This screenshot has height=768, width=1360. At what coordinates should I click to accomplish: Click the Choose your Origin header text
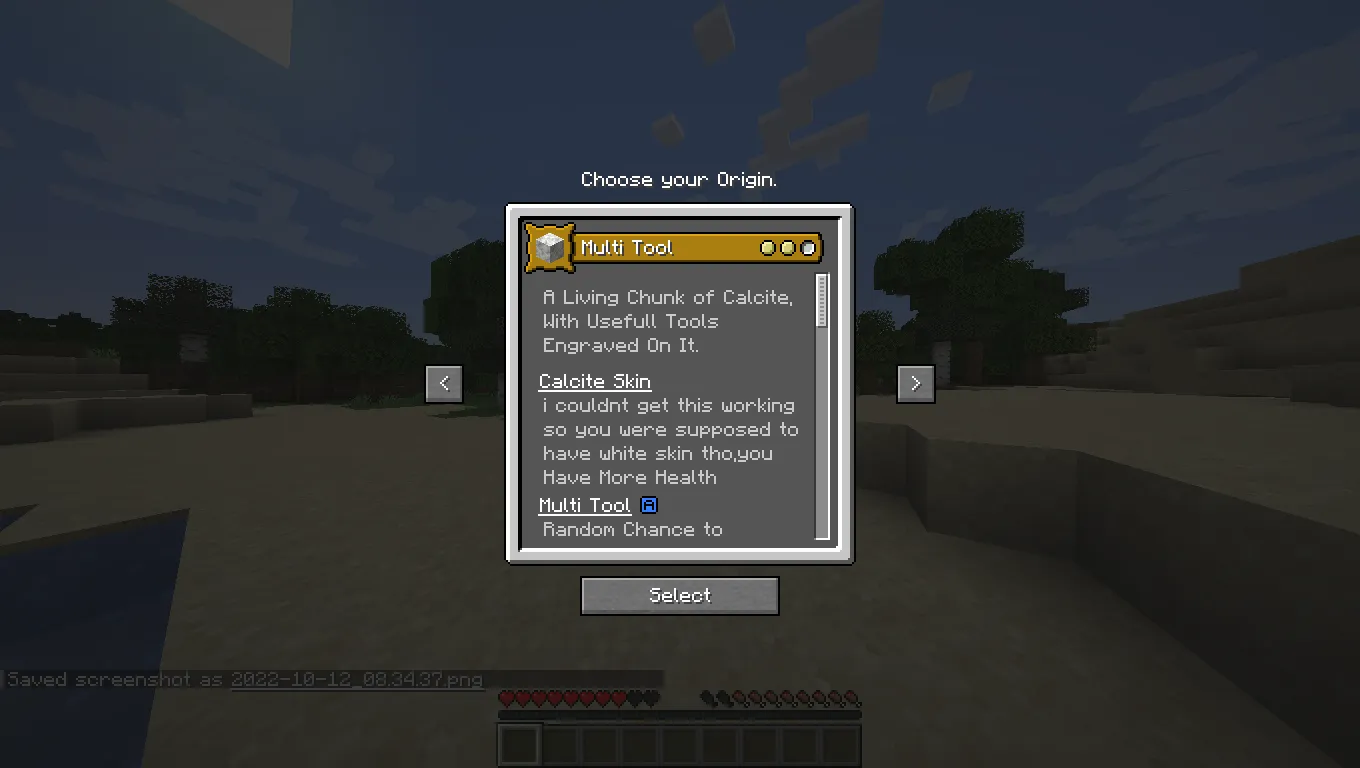[679, 179]
